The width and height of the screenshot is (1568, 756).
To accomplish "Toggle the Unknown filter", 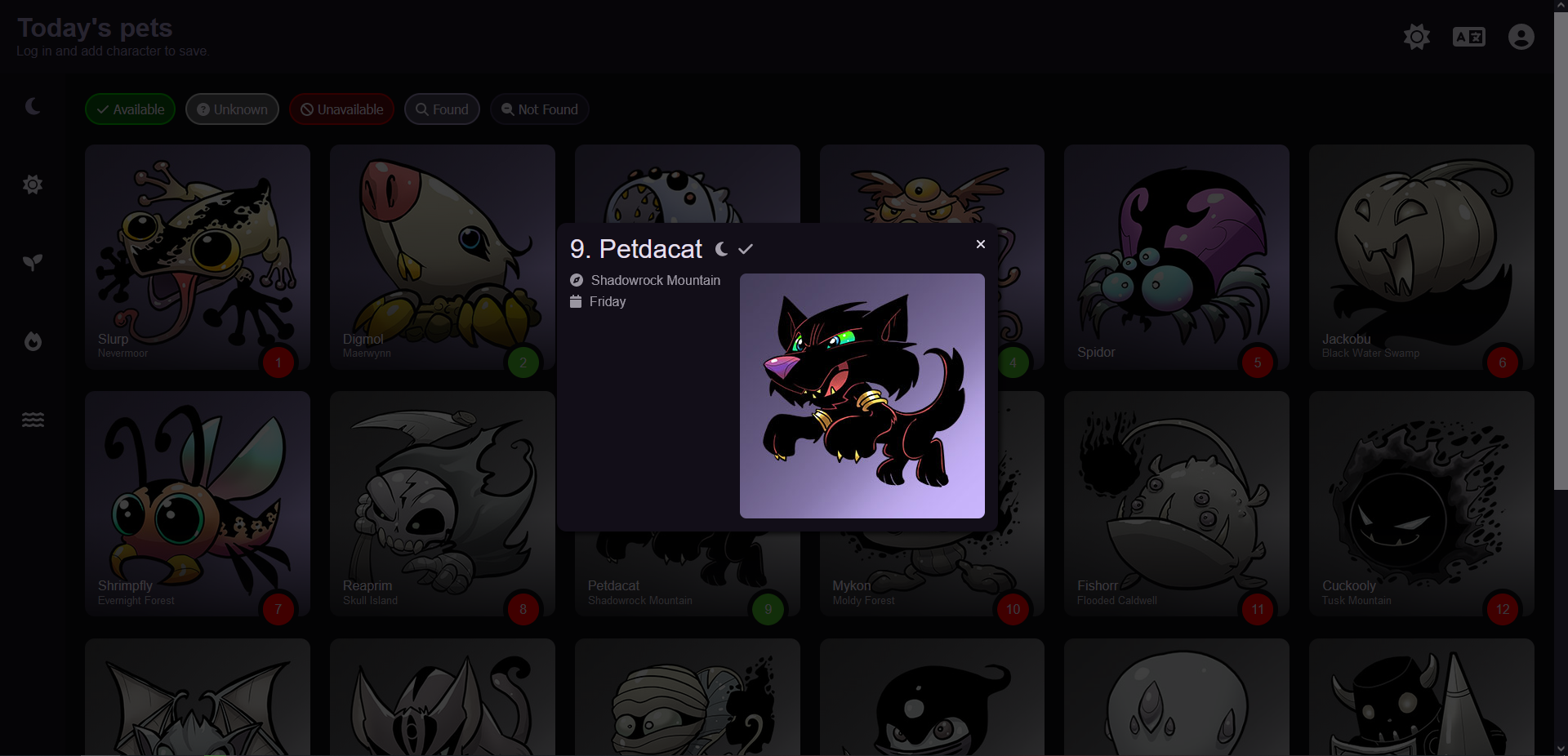I will pos(232,109).
